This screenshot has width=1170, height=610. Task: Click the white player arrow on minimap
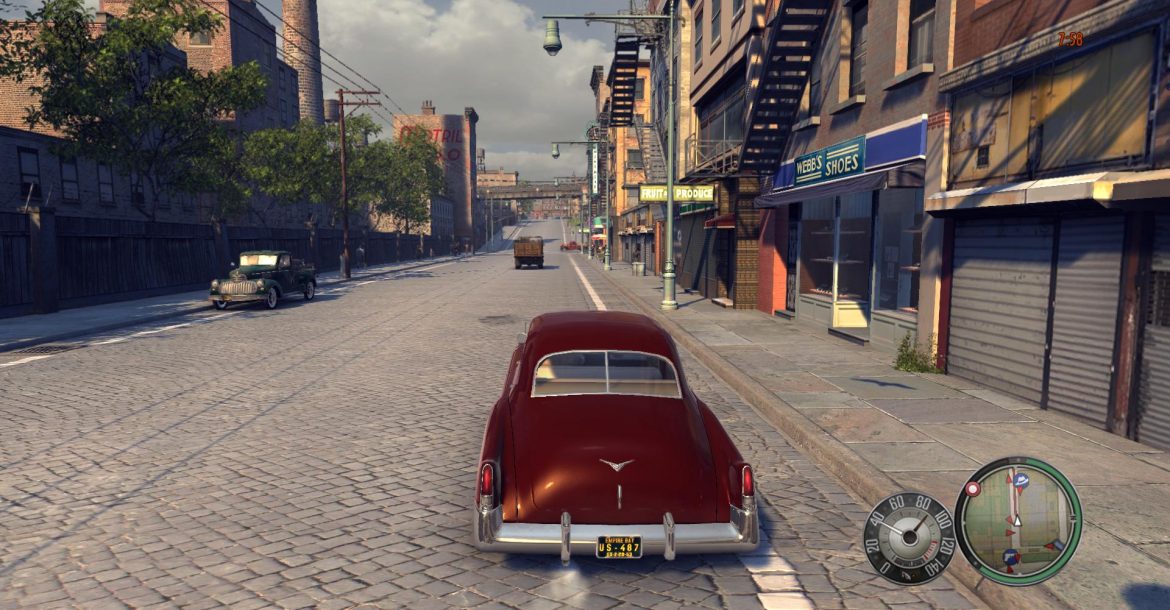pyautogui.click(x=1017, y=519)
